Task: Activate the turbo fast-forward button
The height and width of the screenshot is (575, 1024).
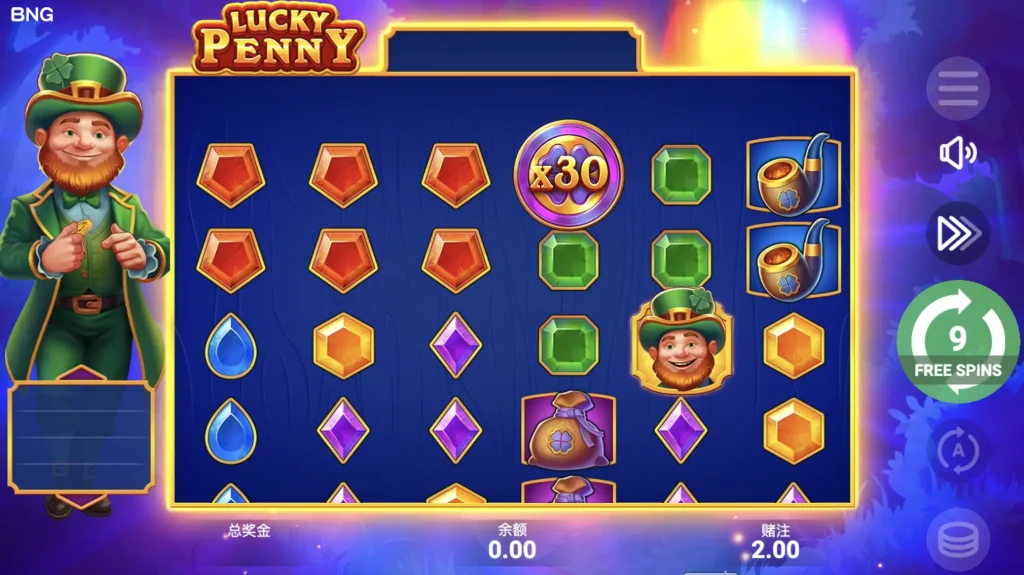Action: pyautogui.click(x=957, y=233)
